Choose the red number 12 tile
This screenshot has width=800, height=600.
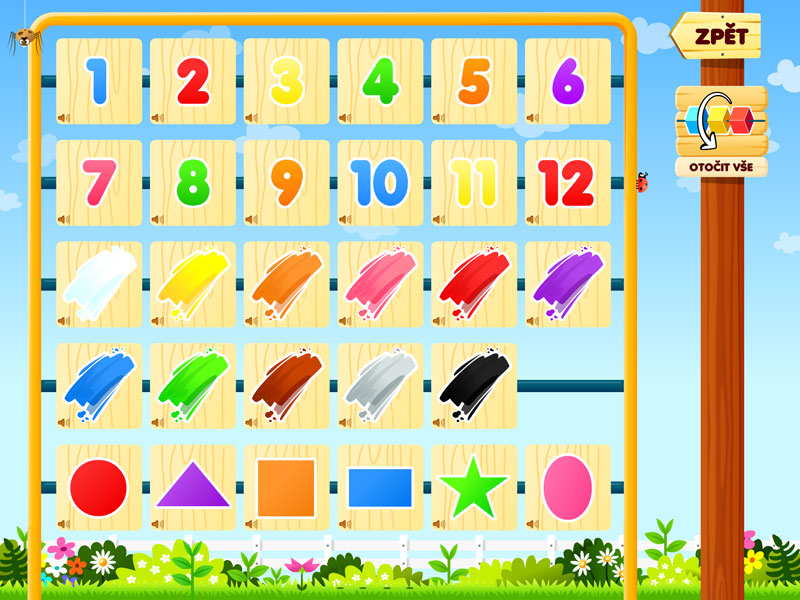click(567, 183)
